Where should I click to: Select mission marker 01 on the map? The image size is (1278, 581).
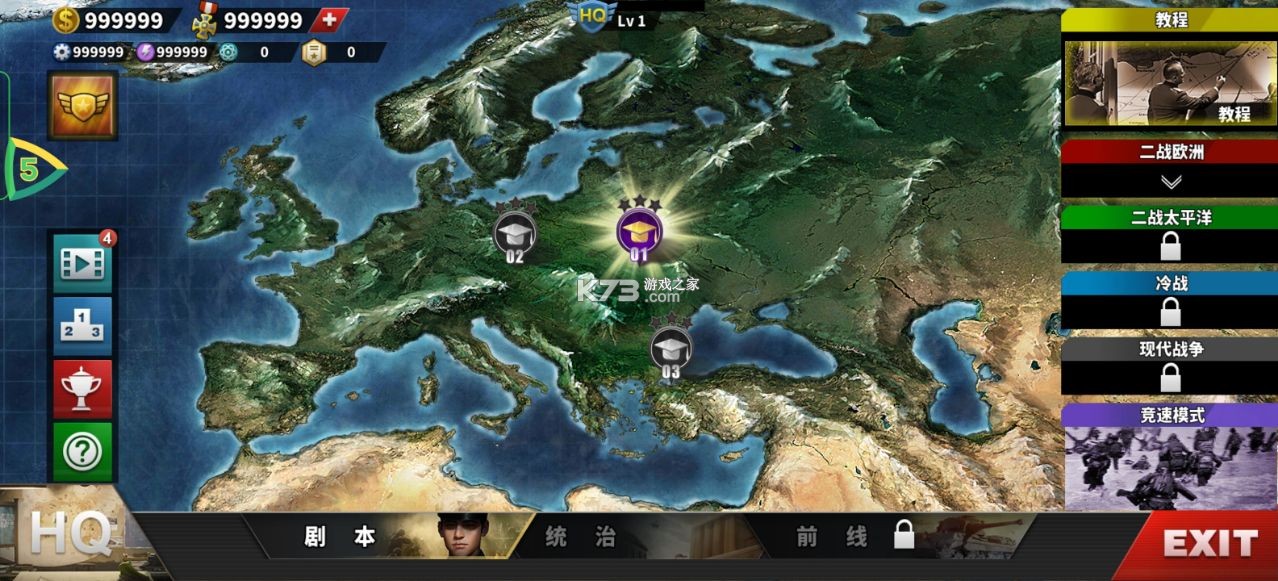point(639,232)
